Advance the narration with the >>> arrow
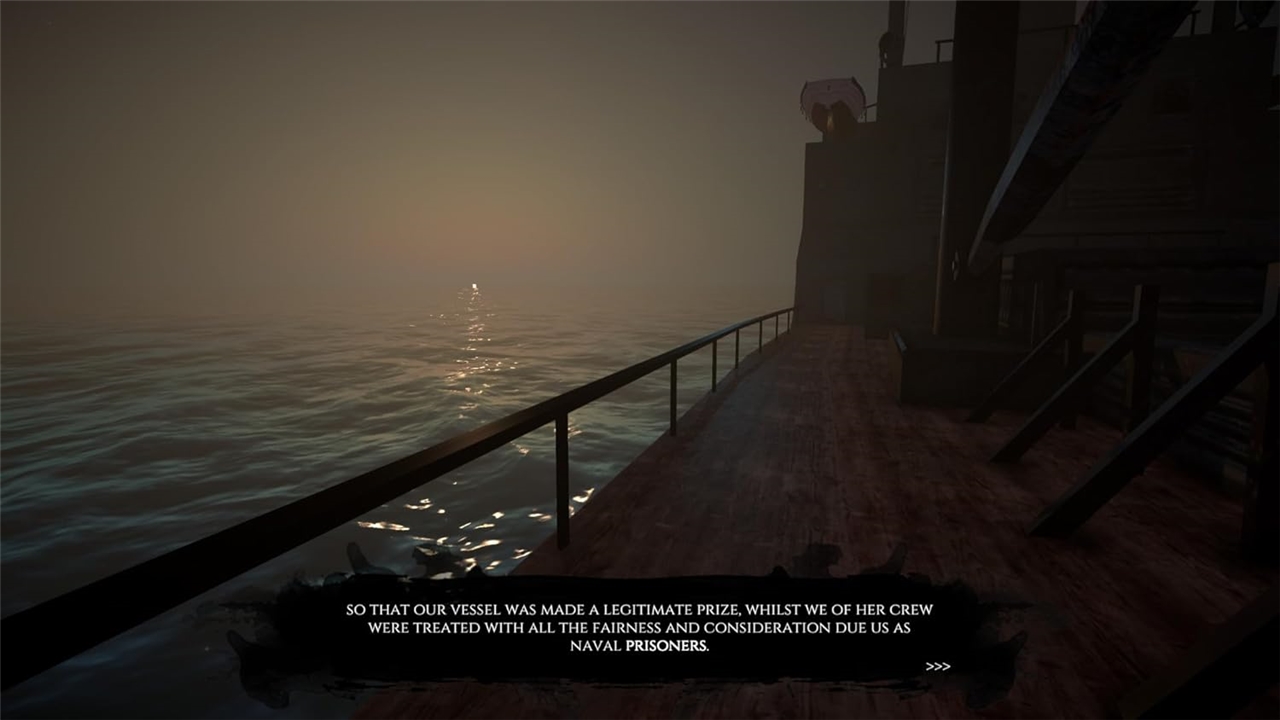1280x720 pixels. coord(937,666)
